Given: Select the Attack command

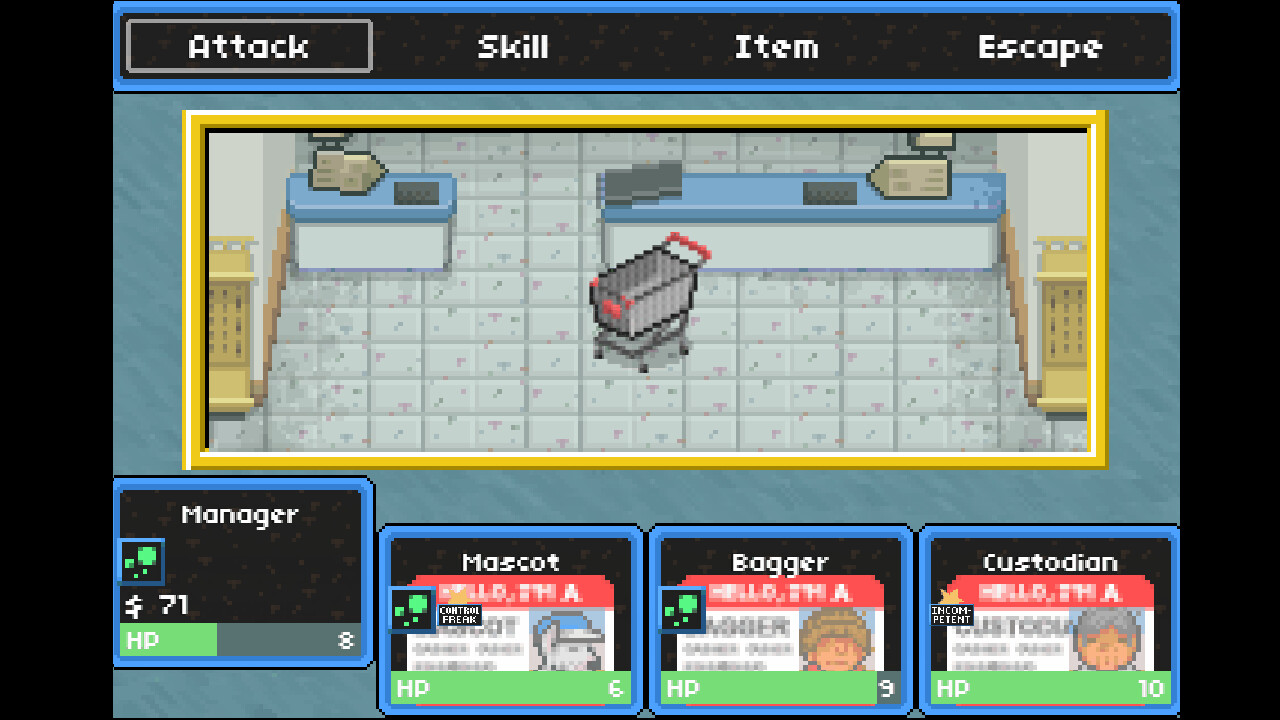Looking at the screenshot, I should [x=247, y=46].
